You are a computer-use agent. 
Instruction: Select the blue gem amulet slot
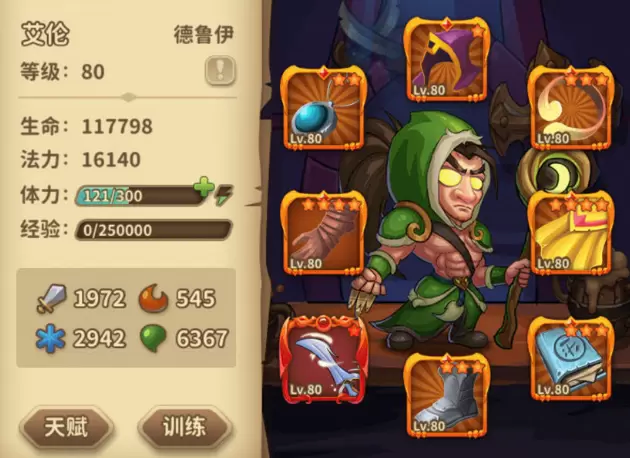pos(323,107)
